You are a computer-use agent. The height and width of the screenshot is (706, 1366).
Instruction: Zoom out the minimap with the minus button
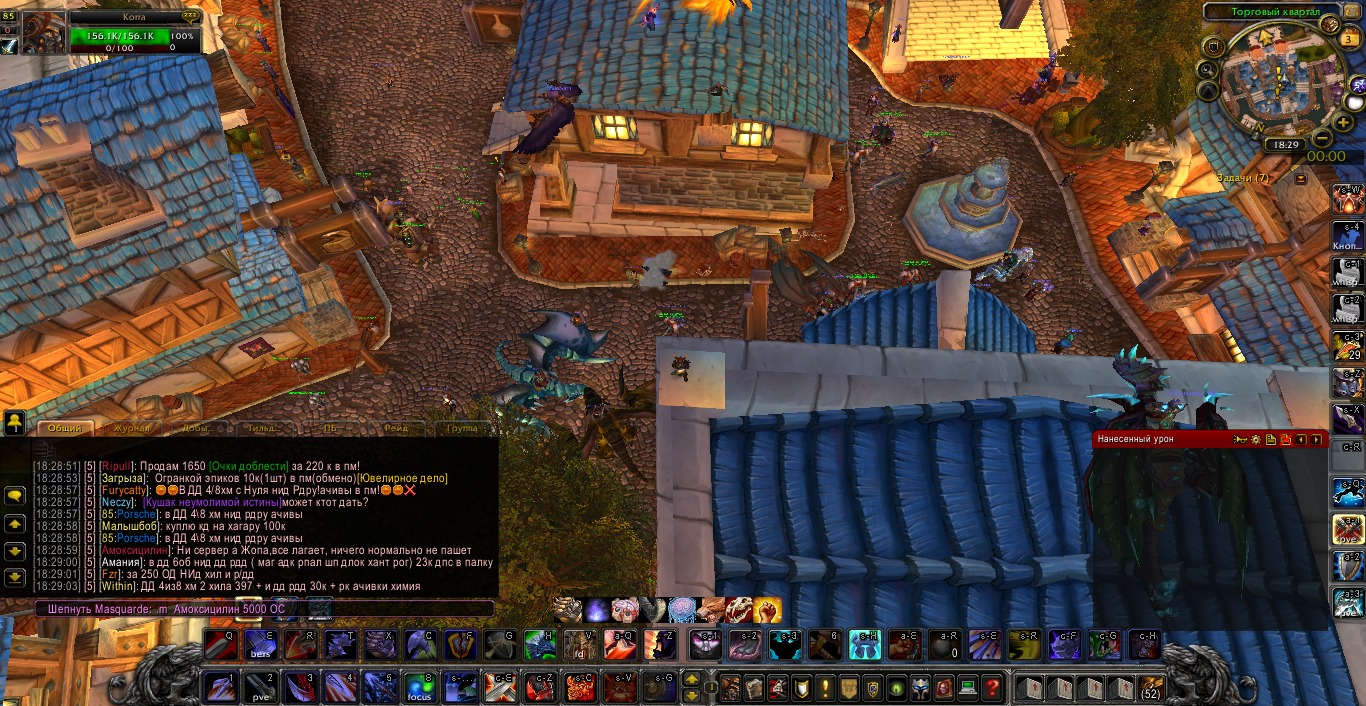click(x=1322, y=138)
